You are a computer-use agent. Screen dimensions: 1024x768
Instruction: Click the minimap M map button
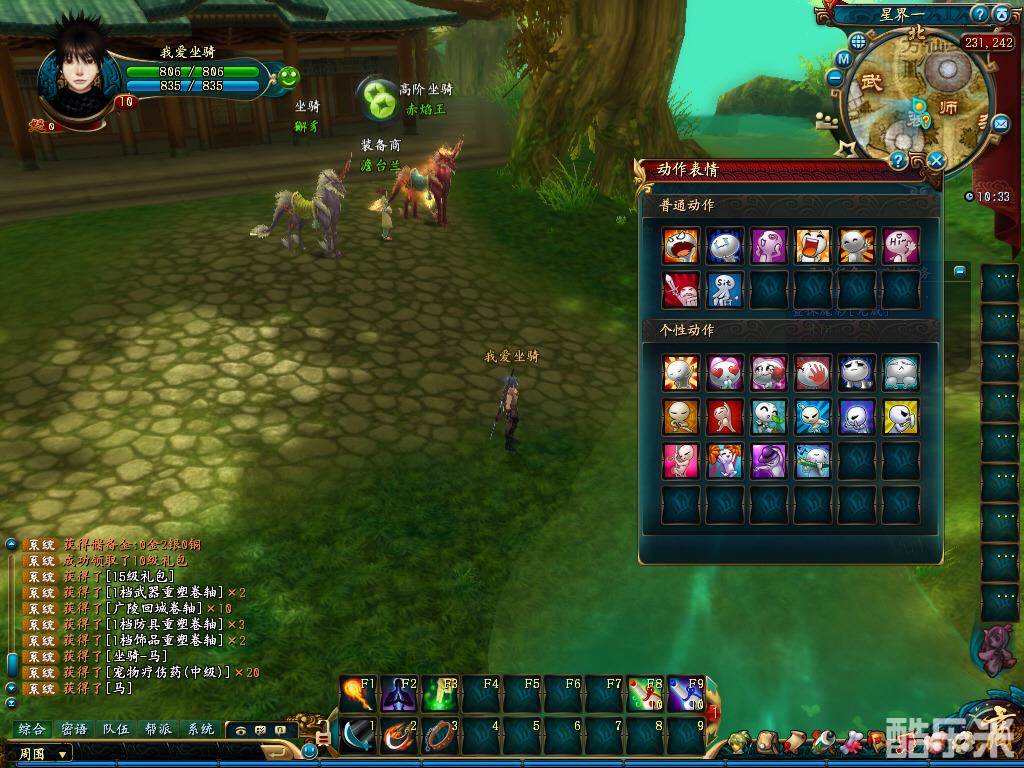pyautogui.click(x=843, y=58)
